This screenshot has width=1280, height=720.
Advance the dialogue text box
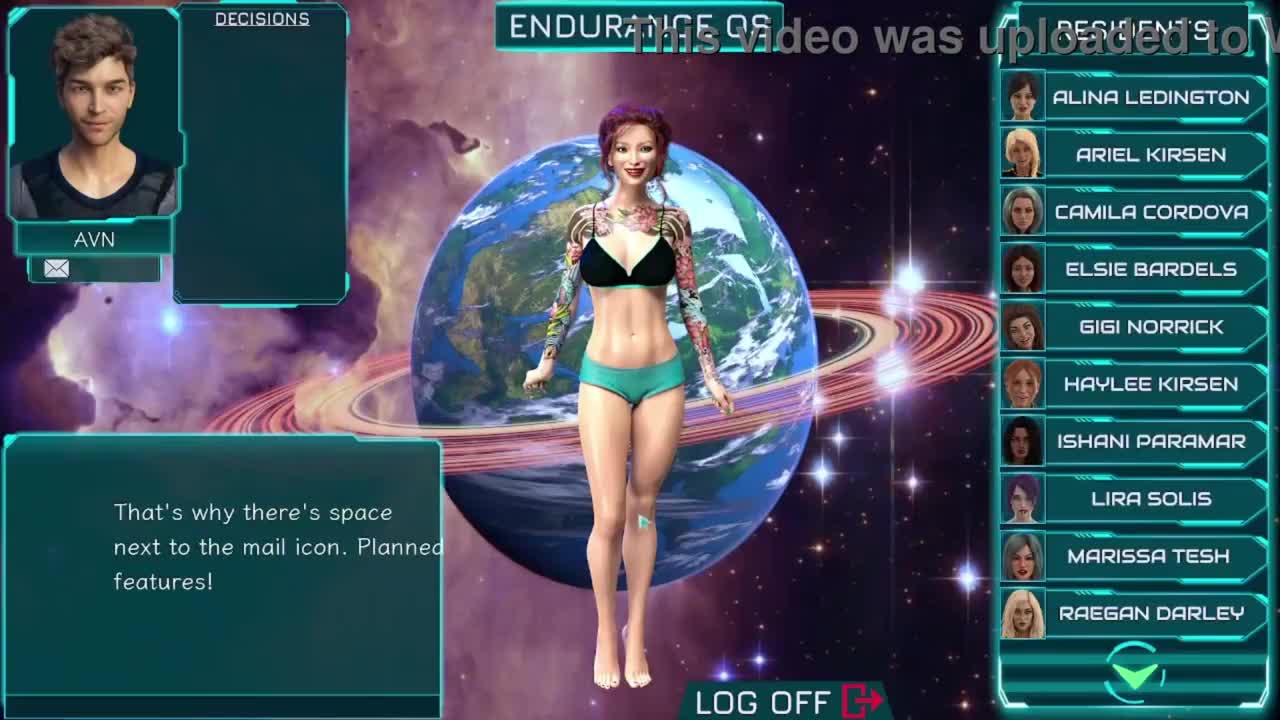coord(222,565)
